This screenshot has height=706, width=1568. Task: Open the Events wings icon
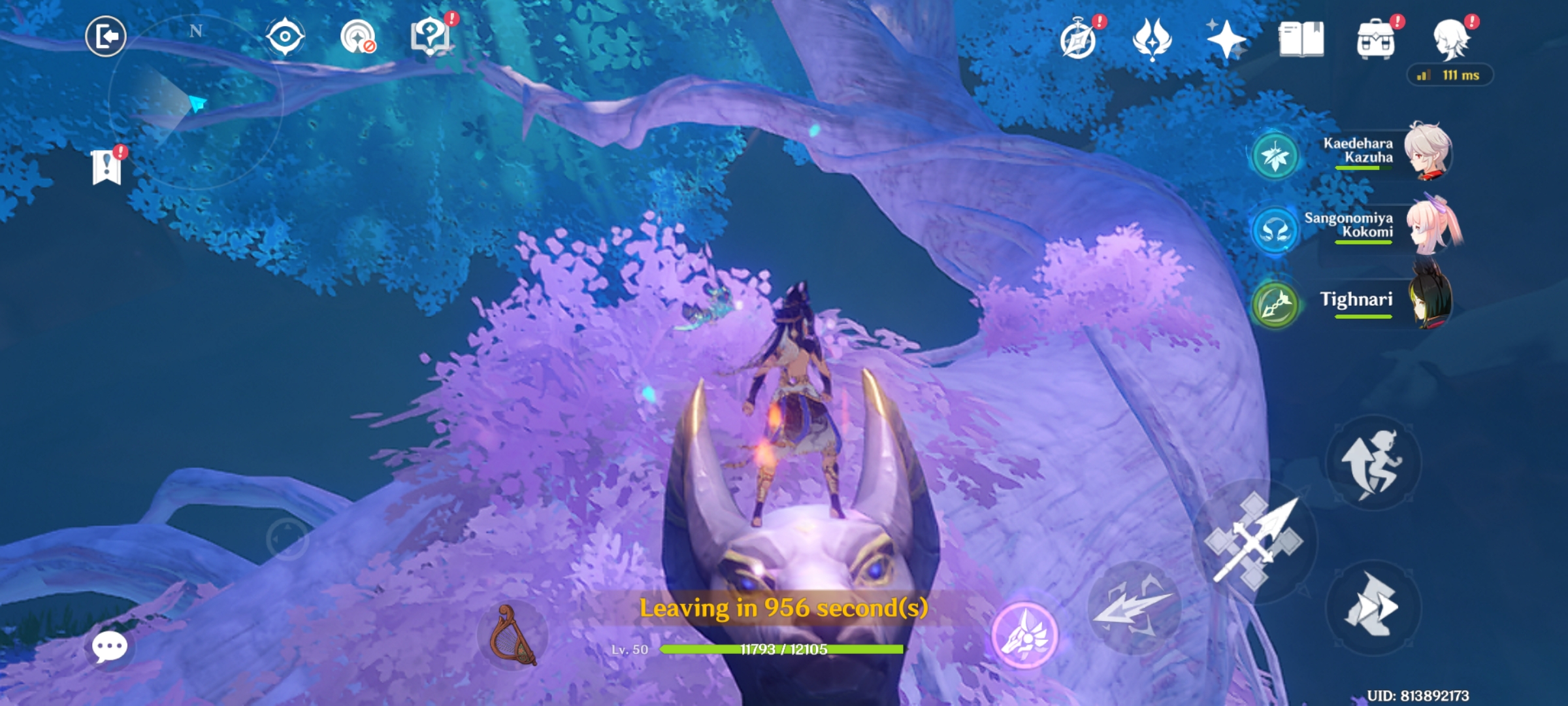[1154, 37]
